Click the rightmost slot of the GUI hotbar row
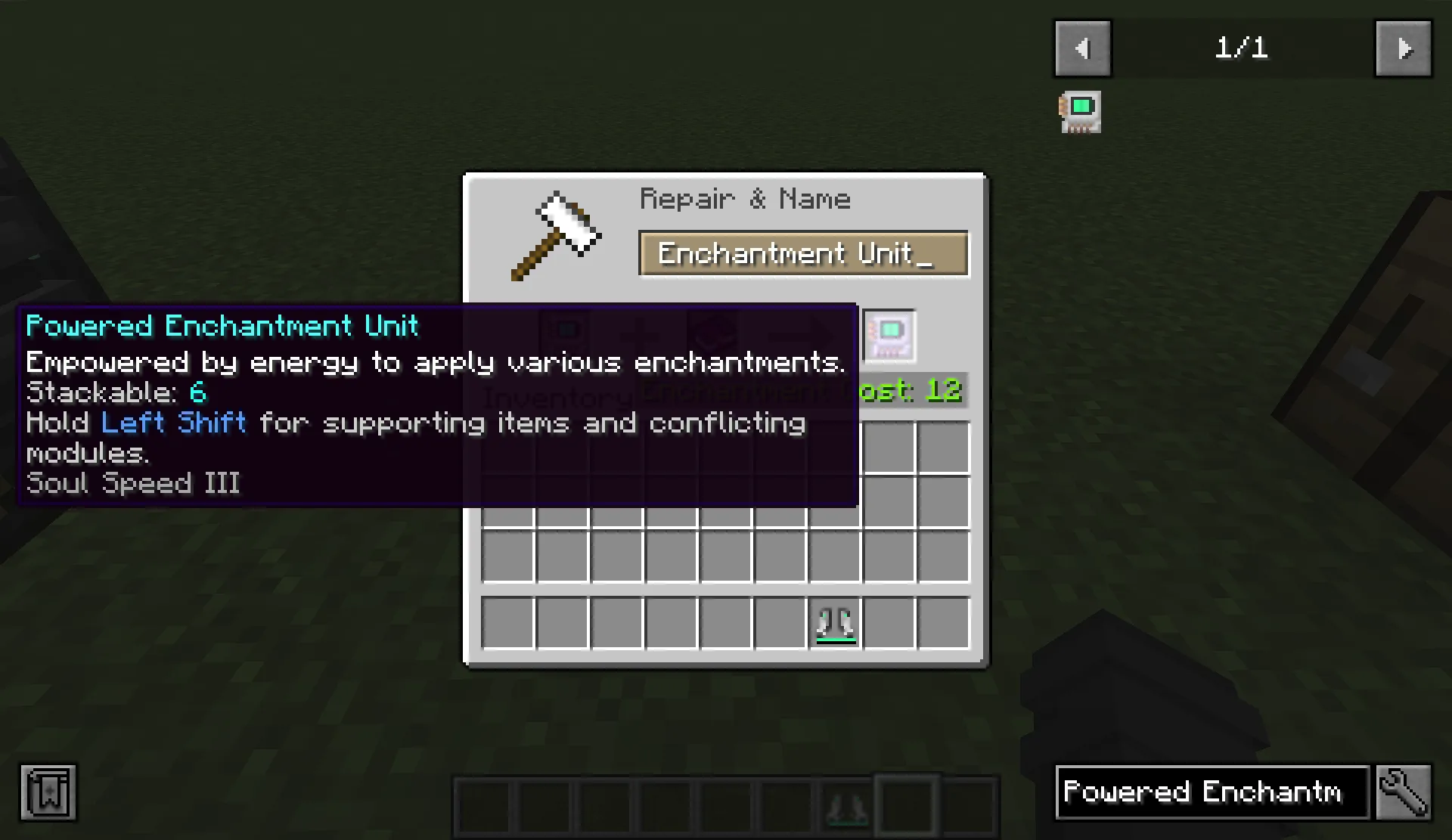Viewport: 1452px width, 840px height. (942, 621)
